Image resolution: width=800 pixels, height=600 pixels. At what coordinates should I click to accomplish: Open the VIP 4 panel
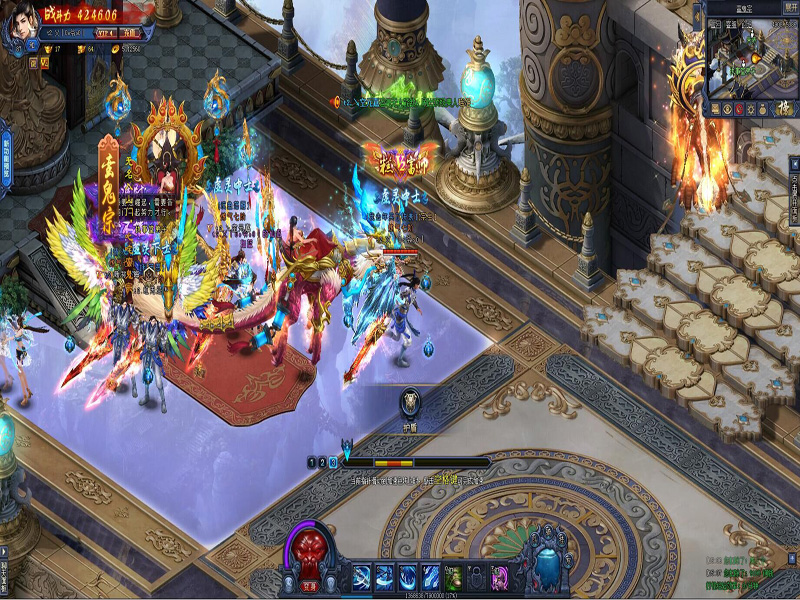pyautogui.click(x=103, y=31)
